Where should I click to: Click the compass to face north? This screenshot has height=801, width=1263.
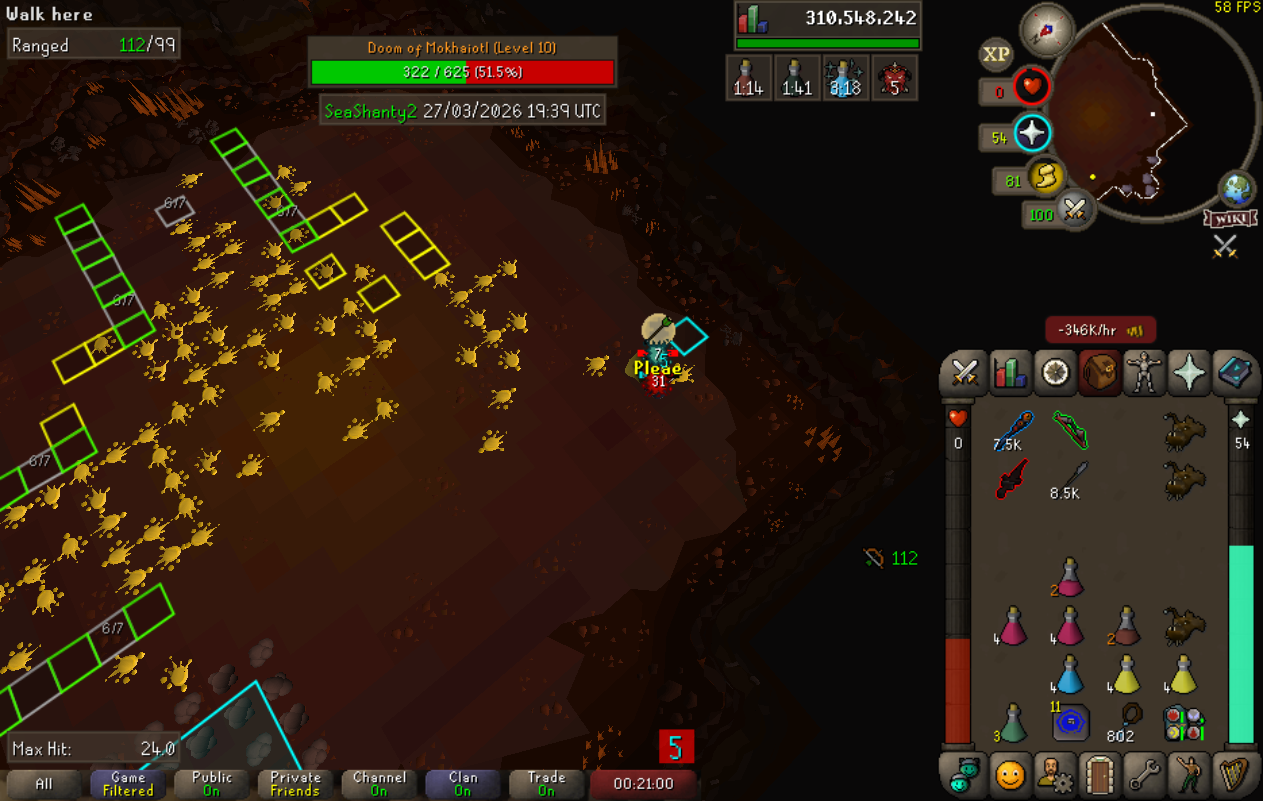[1047, 29]
